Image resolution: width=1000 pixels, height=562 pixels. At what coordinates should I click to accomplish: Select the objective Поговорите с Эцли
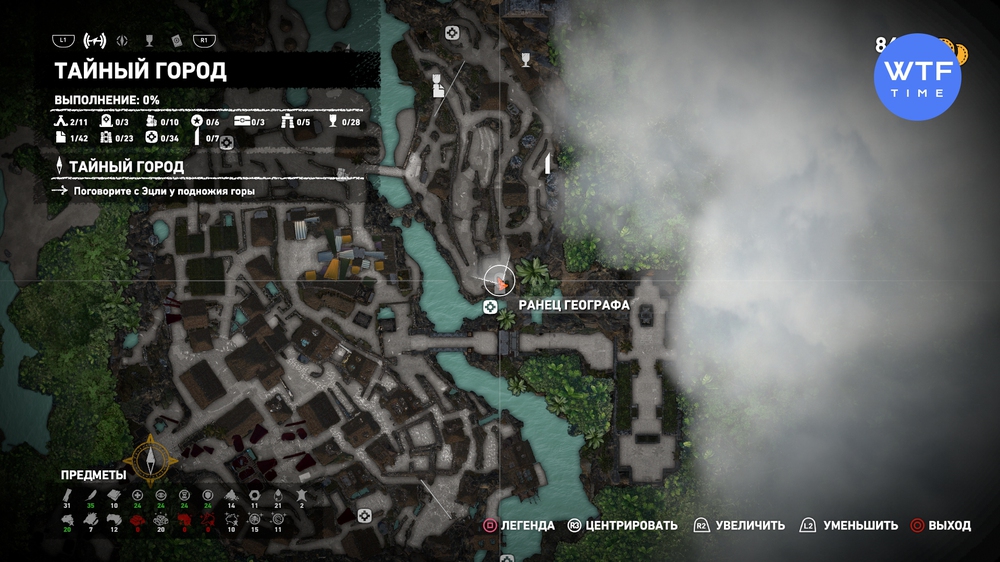[x=164, y=190]
